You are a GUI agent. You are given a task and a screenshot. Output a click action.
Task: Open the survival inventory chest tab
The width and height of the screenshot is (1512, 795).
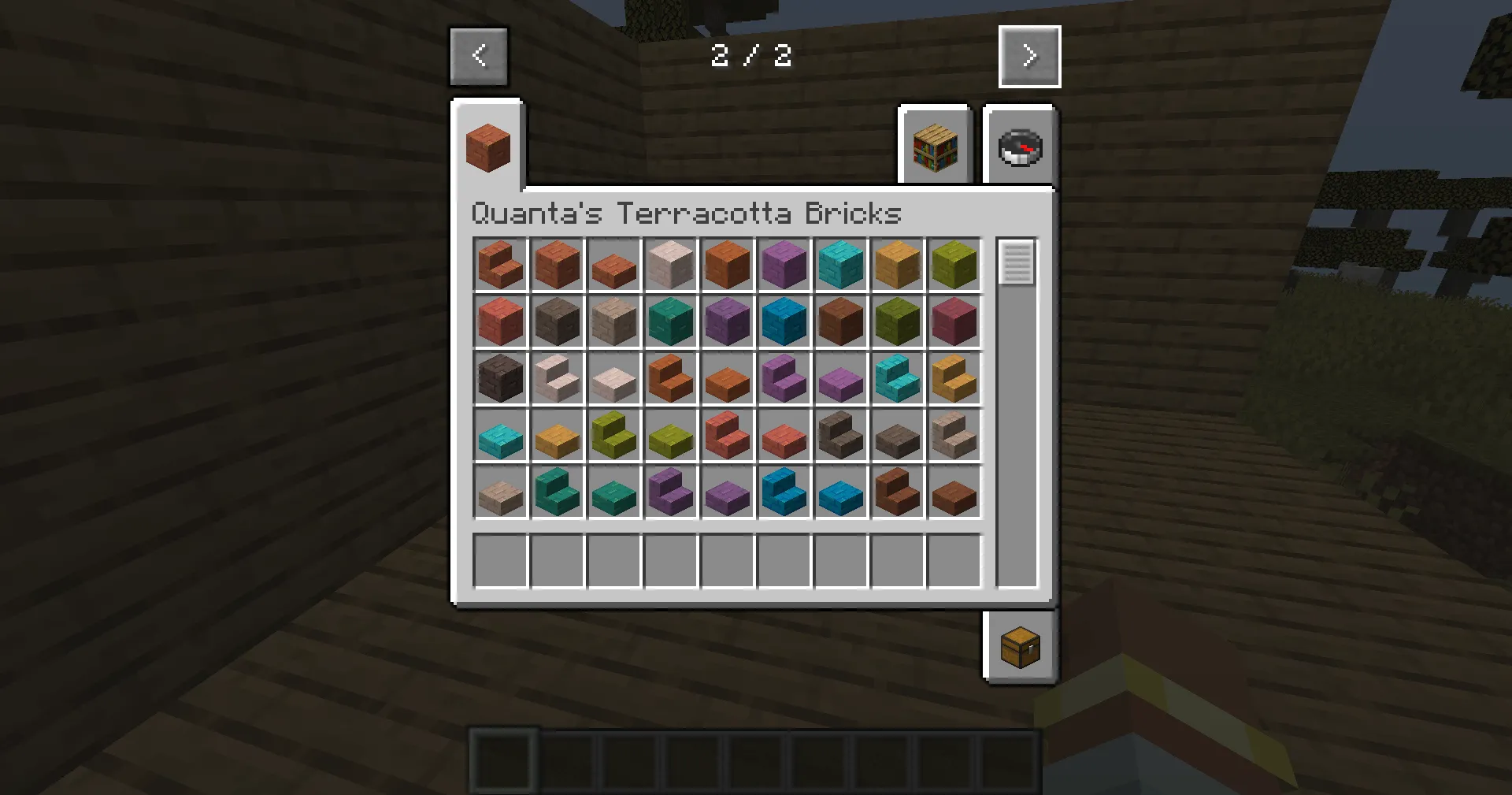pos(1020,646)
